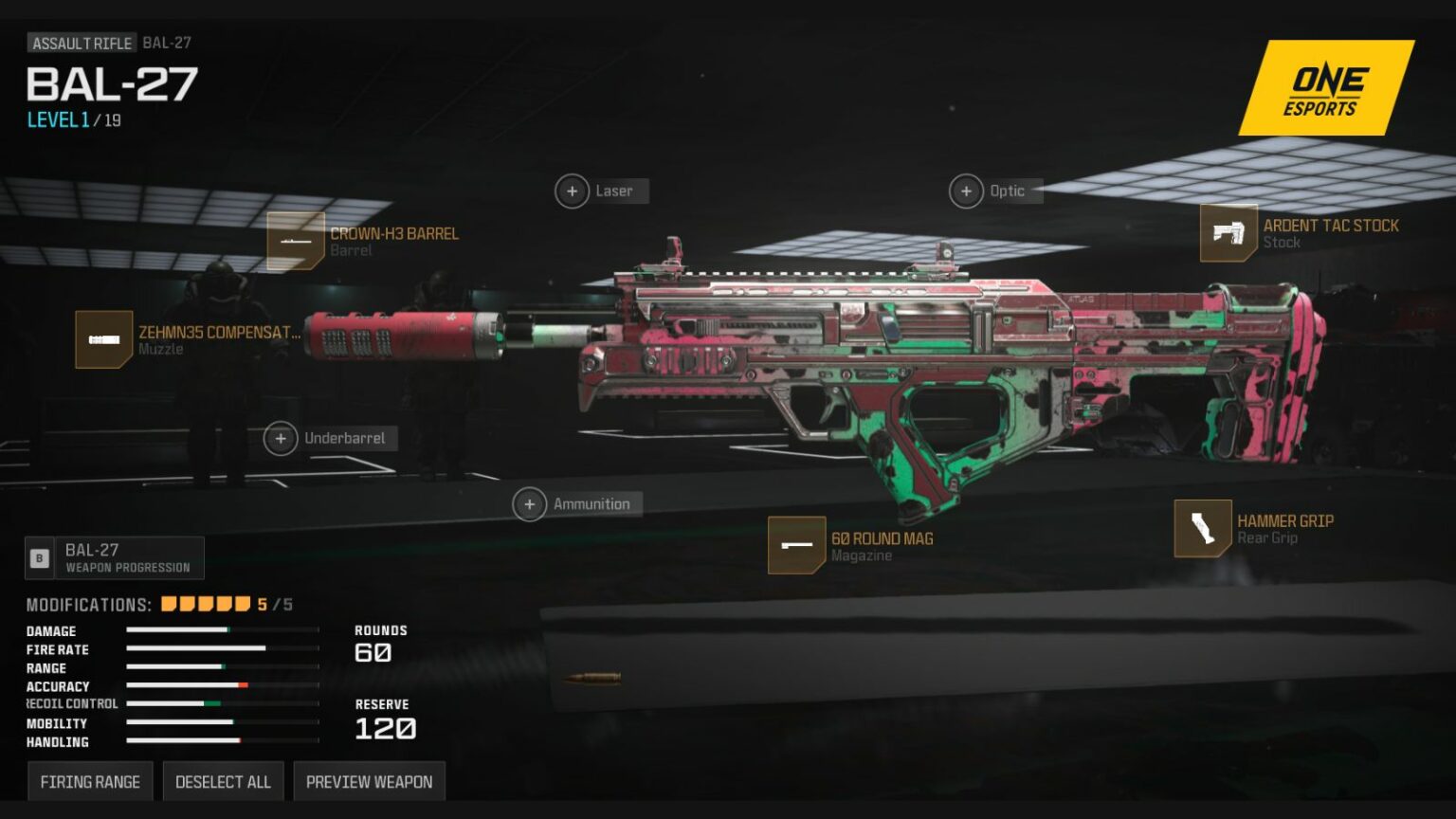This screenshot has height=819, width=1456.
Task: Select the bullet icon below the magazine panel
Action: click(592, 675)
